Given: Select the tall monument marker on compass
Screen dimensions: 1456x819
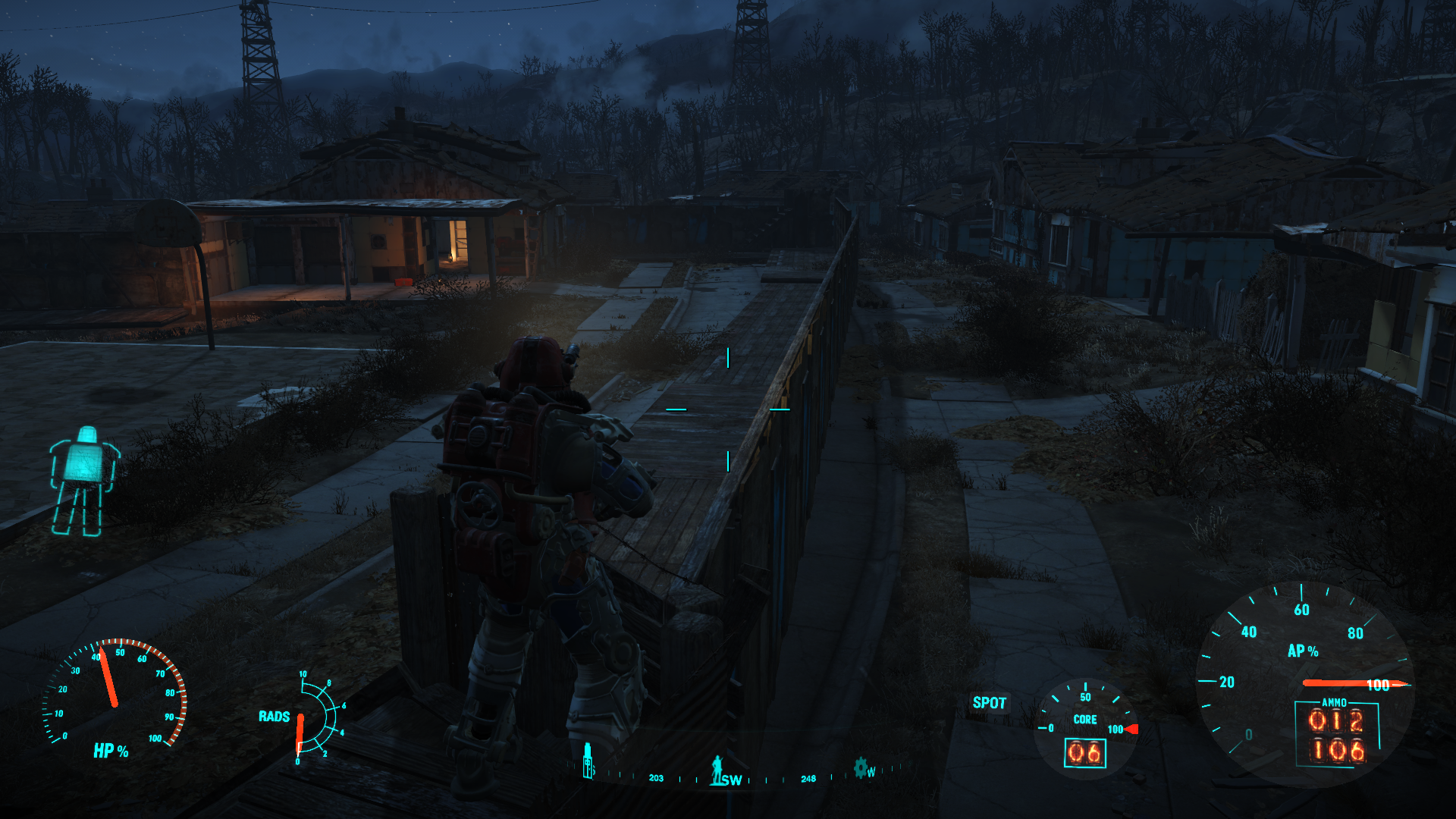Looking at the screenshot, I should (x=588, y=761).
